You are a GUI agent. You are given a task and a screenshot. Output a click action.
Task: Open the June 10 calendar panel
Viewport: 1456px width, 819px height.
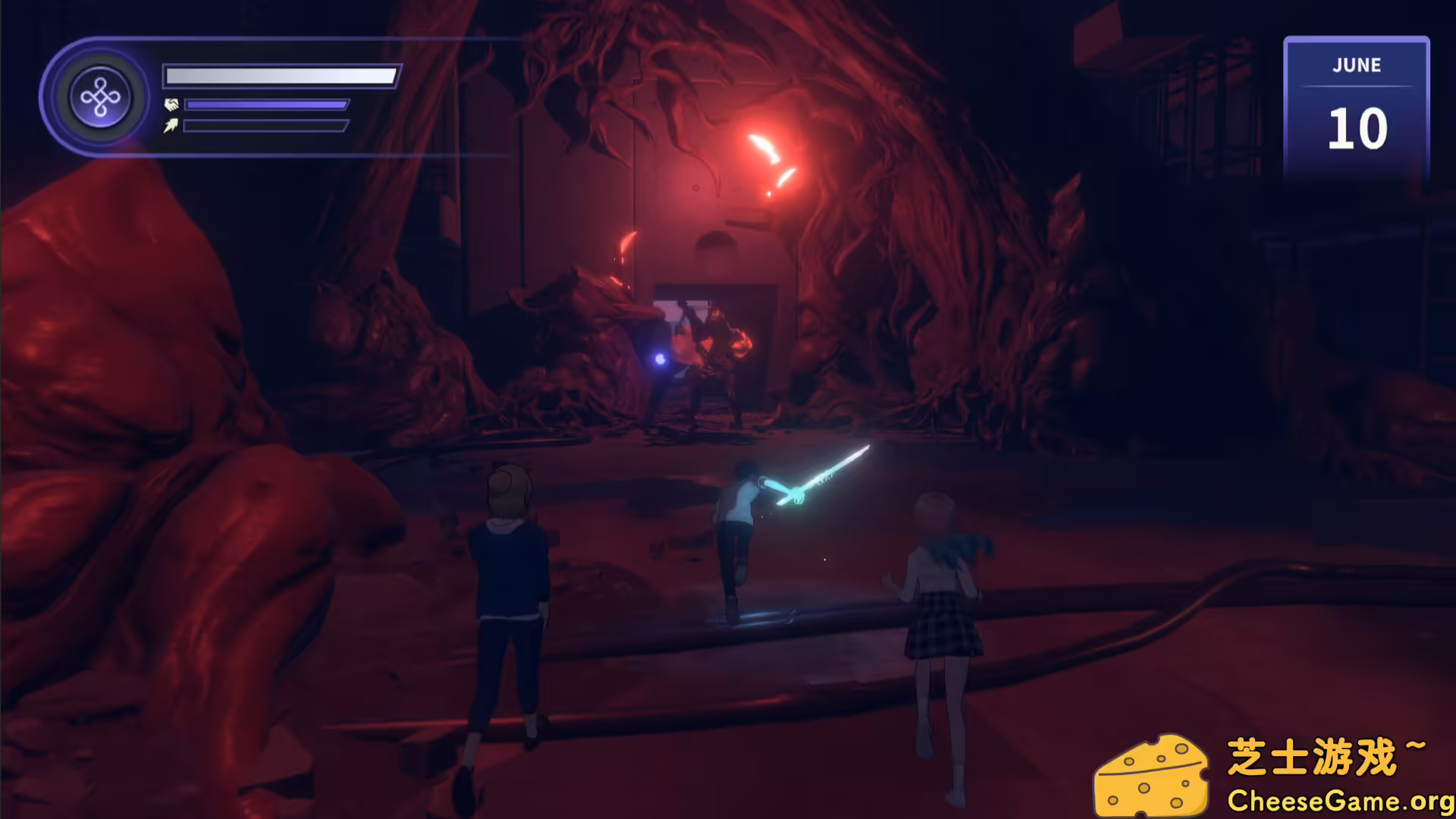[1356, 108]
